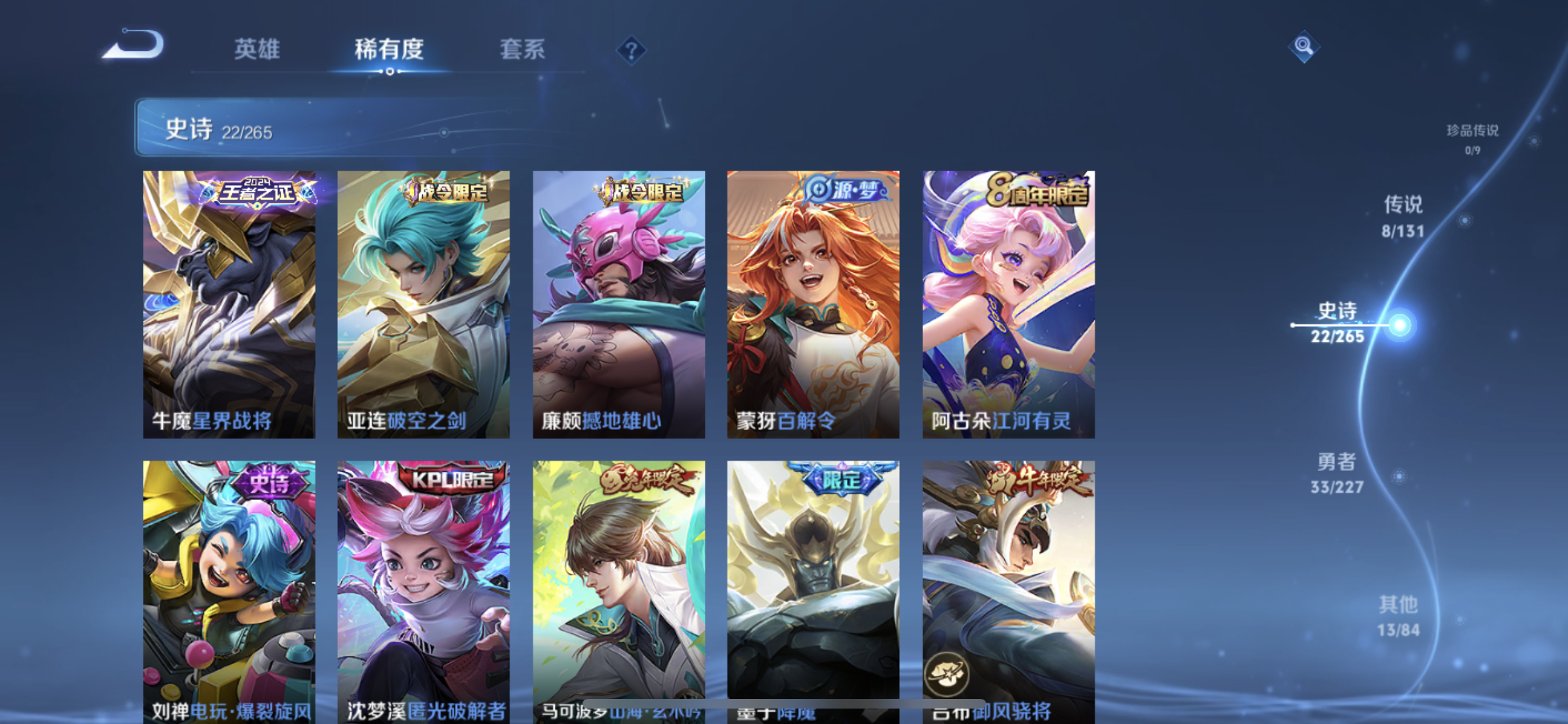Pick the 阿古朵 江河有灵 skin card
Image resolution: width=1568 pixels, height=724 pixels.
pyautogui.click(x=1008, y=304)
